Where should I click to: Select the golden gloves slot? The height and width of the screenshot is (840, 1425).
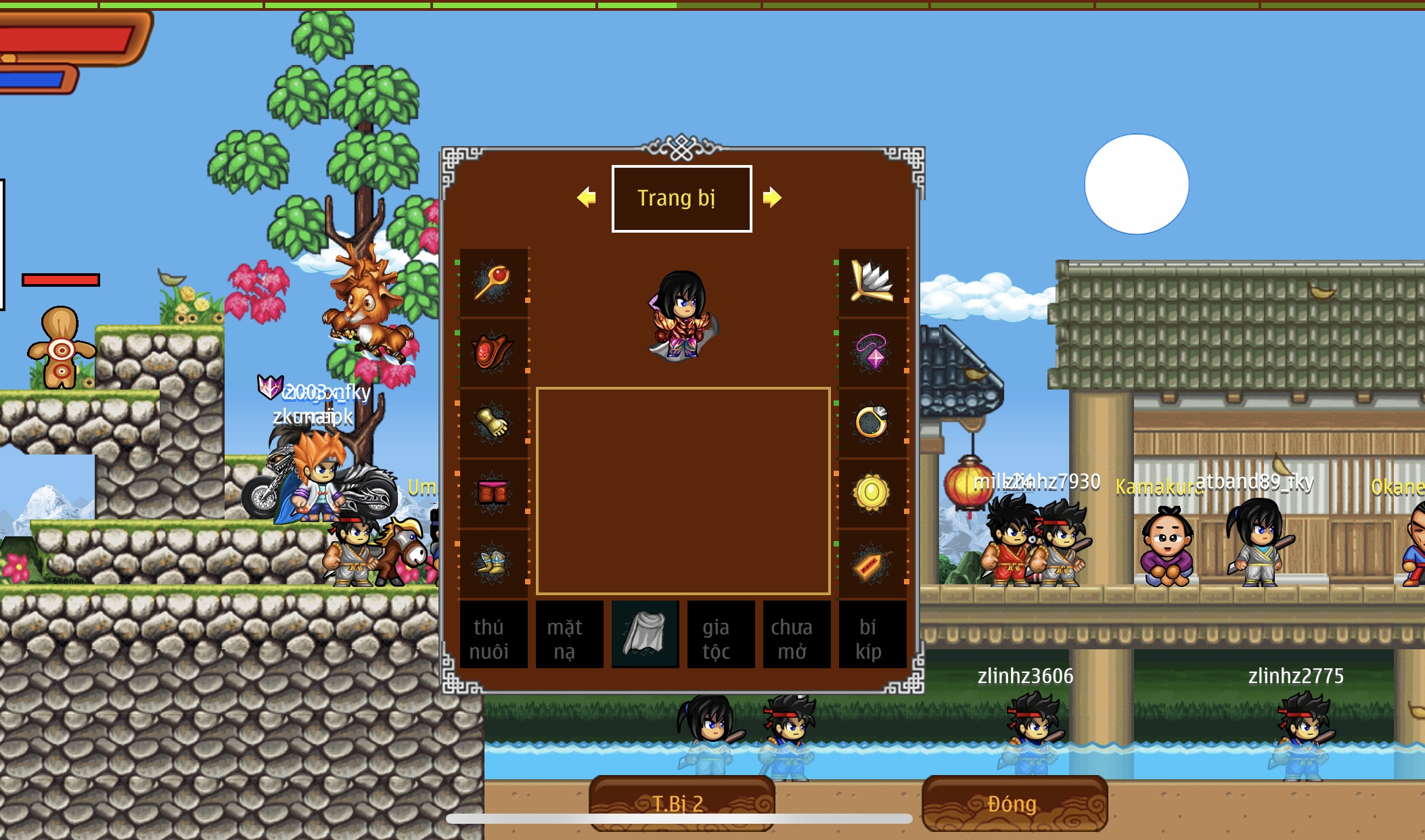click(493, 423)
